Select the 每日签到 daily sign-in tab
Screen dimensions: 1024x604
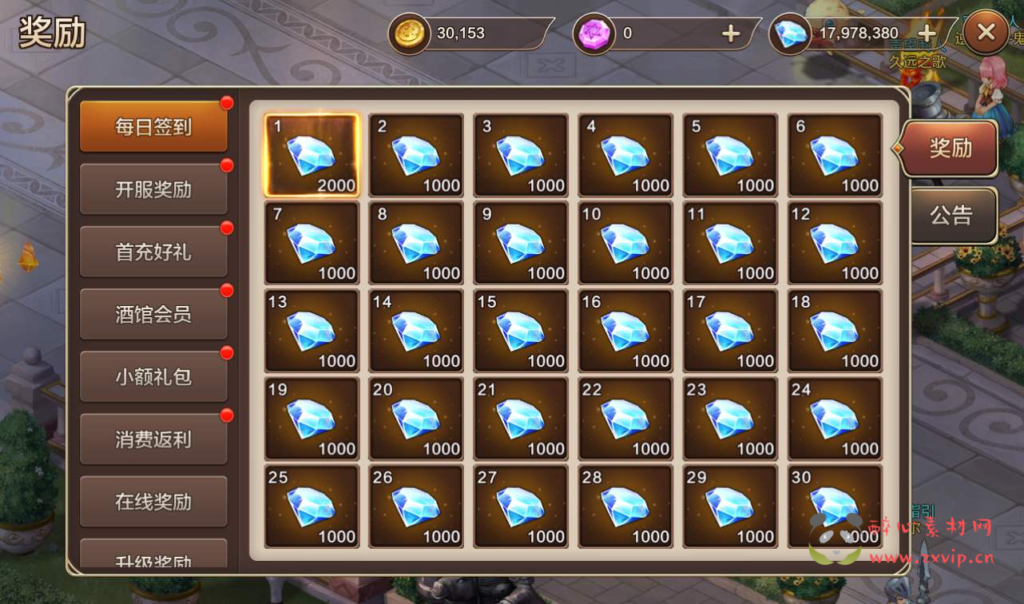click(x=153, y=127)
